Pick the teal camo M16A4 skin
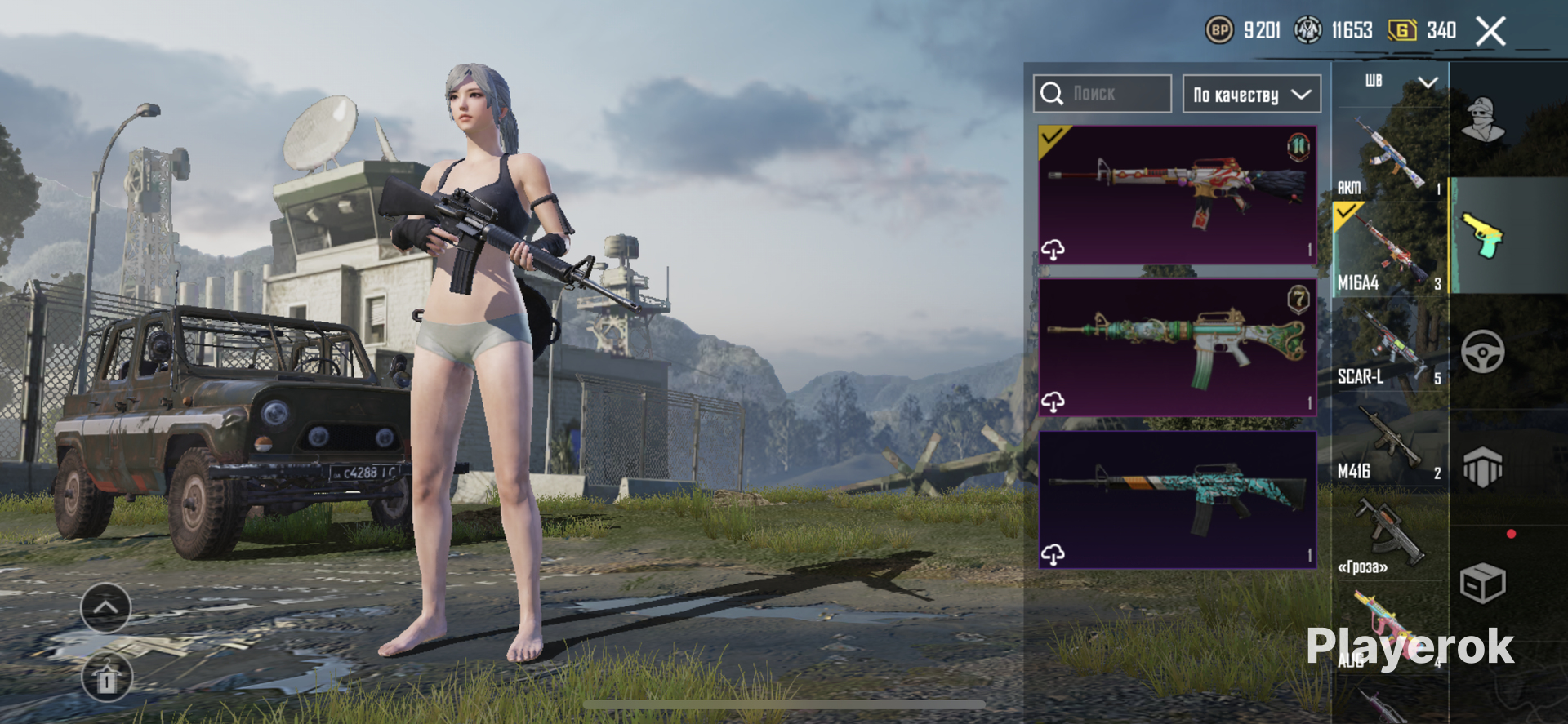The width and height of the screenshot is (1568, 724). tap(1177, 500)
